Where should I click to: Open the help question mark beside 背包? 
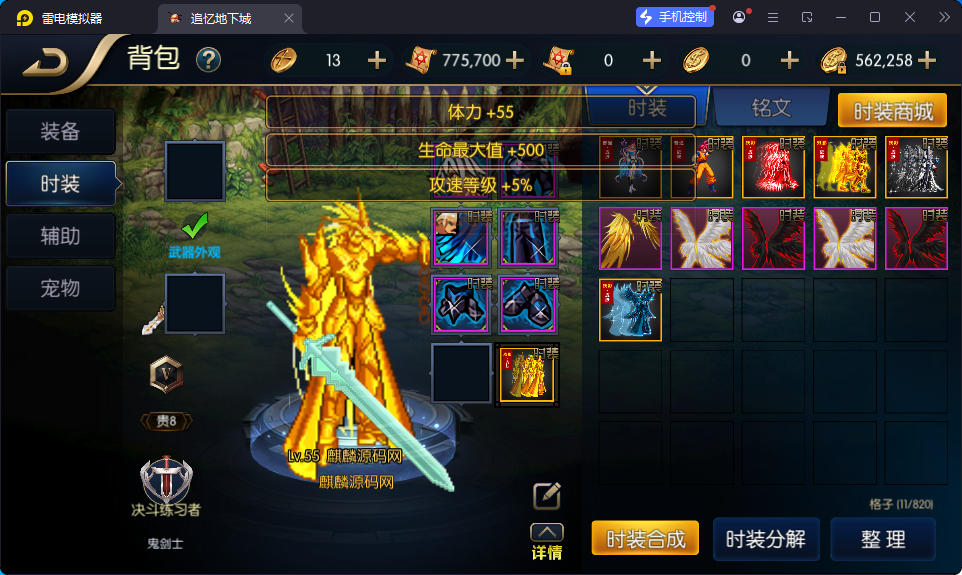coord(208,60)
